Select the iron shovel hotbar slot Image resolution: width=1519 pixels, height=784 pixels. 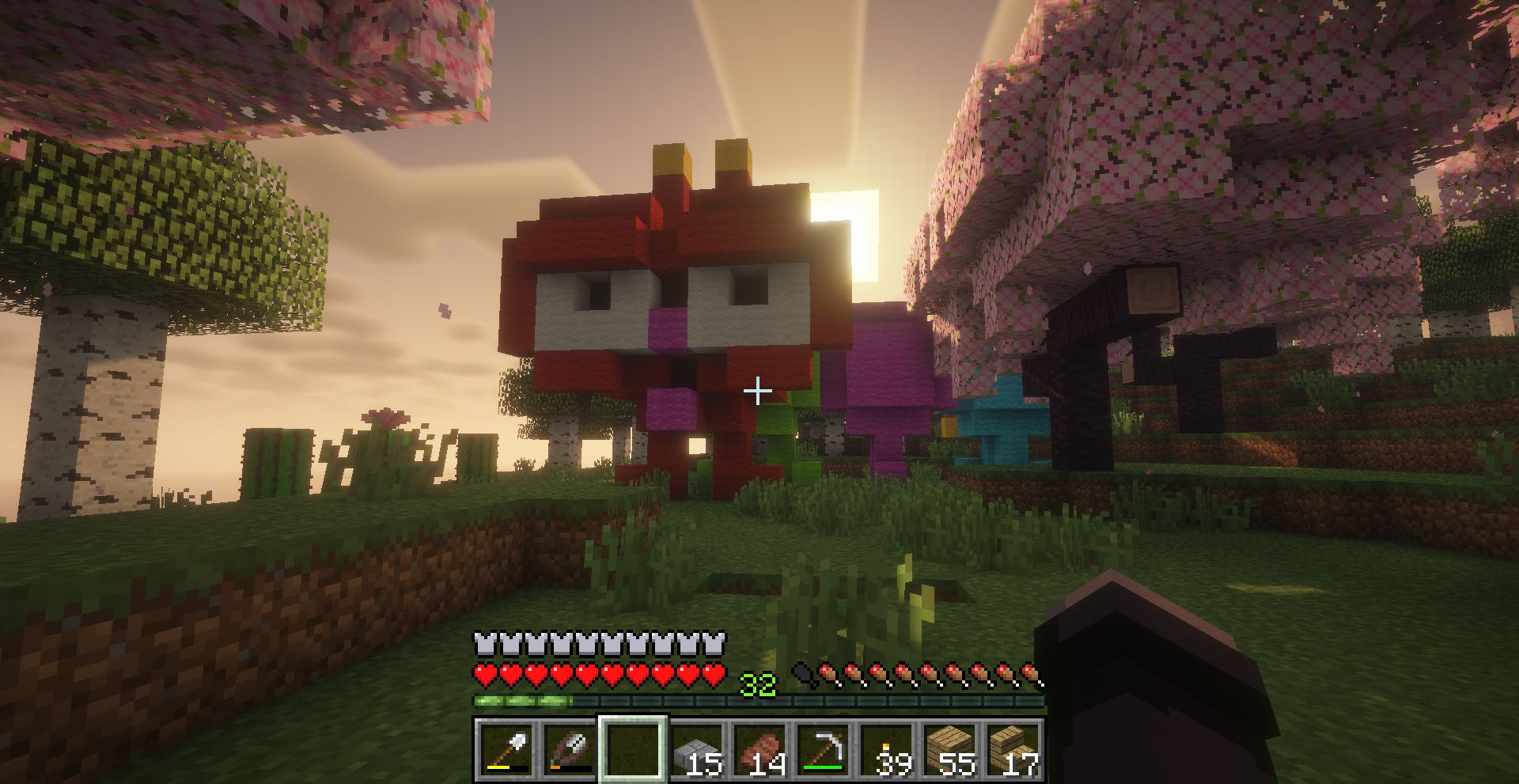pyautogui.click(x=506, y=749)
